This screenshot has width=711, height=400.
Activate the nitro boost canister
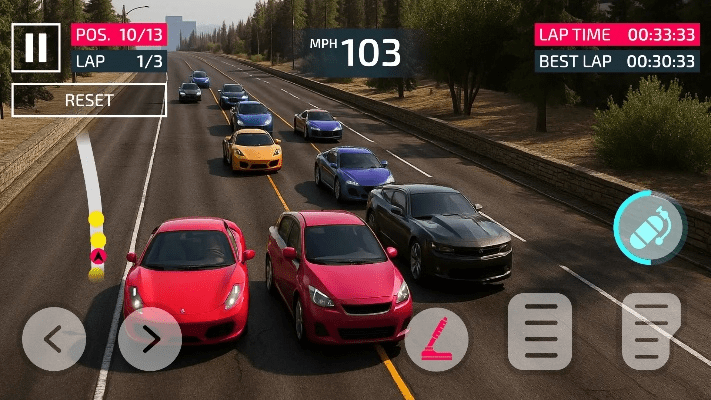pyautogui.click(x=649, y=227)
